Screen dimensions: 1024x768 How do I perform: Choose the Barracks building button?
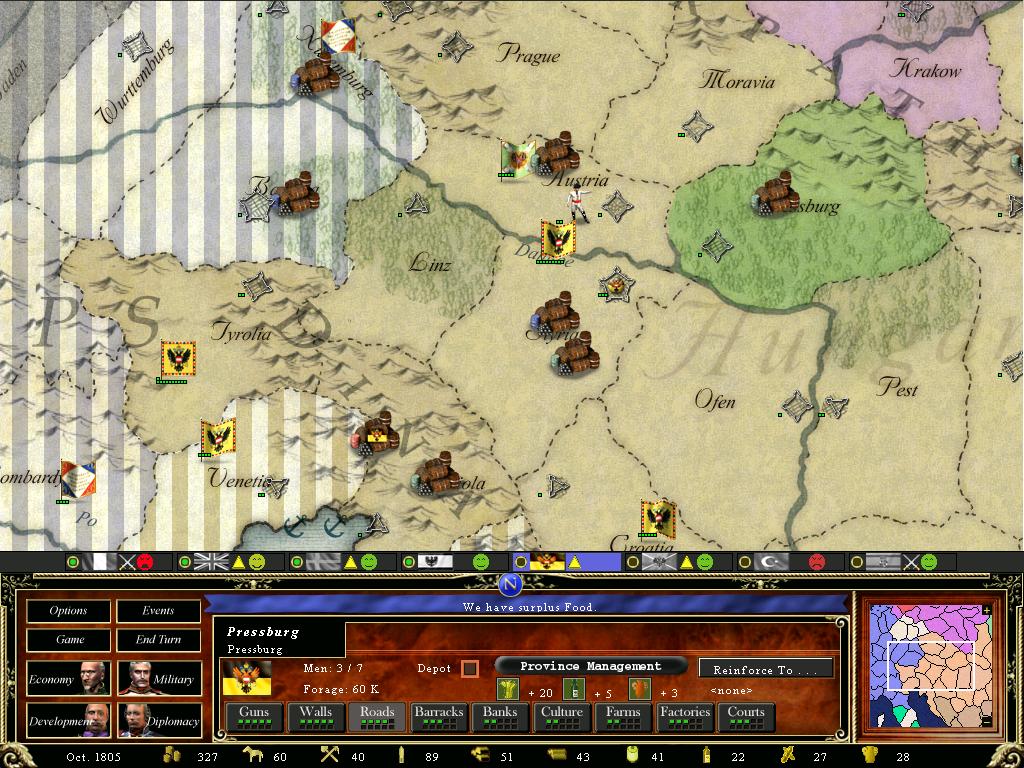click(439, 717)
